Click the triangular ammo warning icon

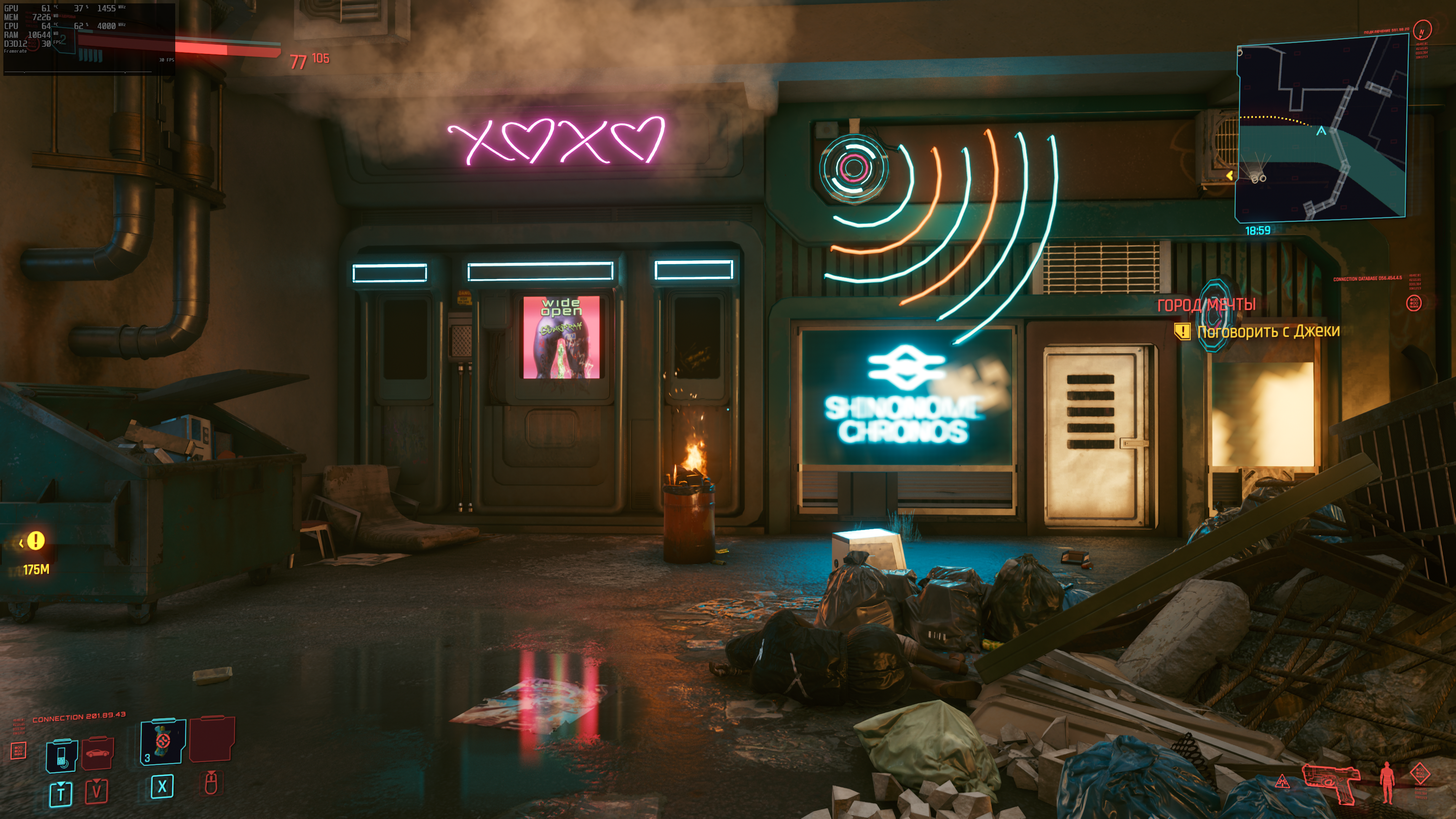tap(1282, 782)
